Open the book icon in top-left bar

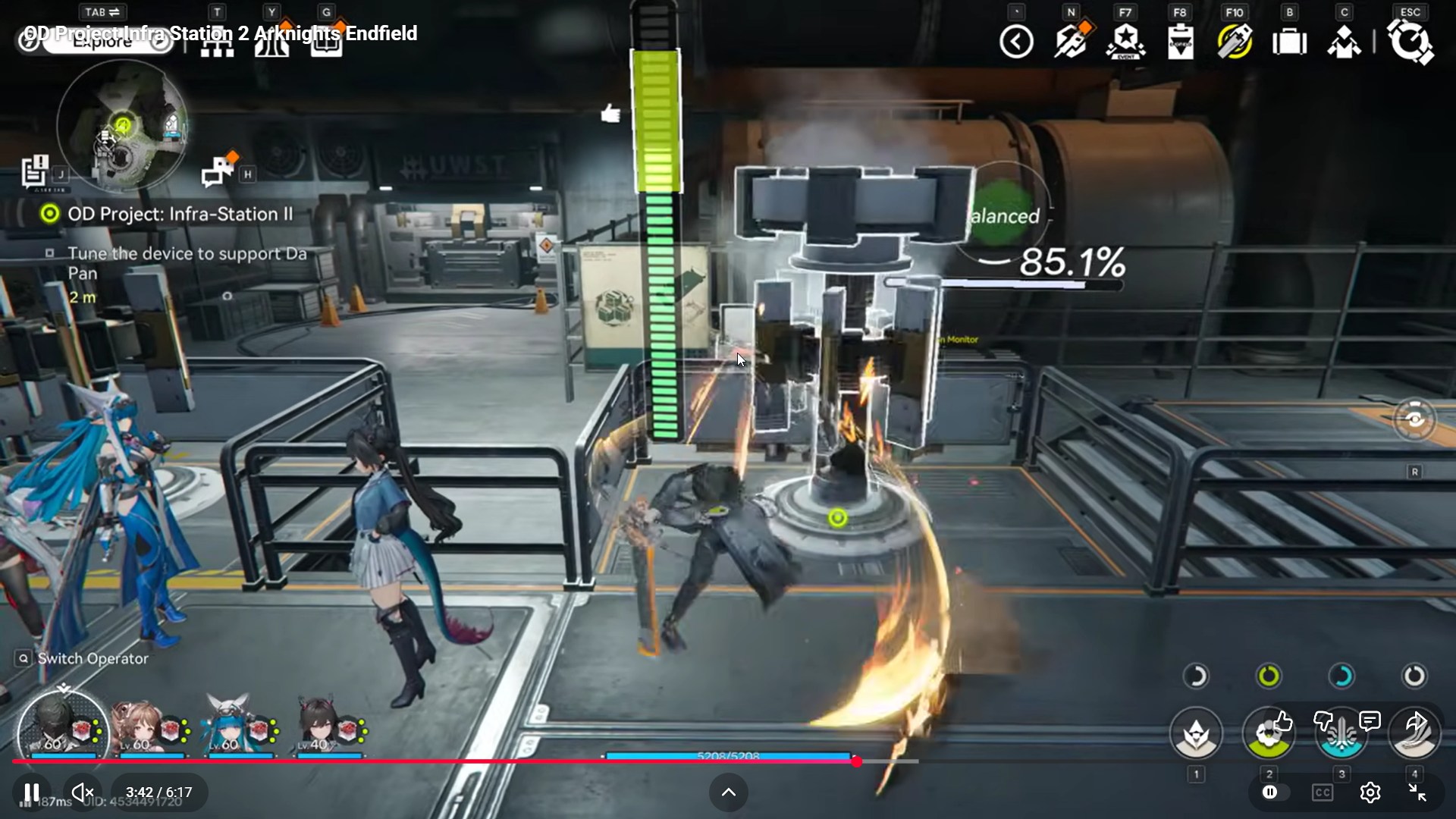click(326, 44)
